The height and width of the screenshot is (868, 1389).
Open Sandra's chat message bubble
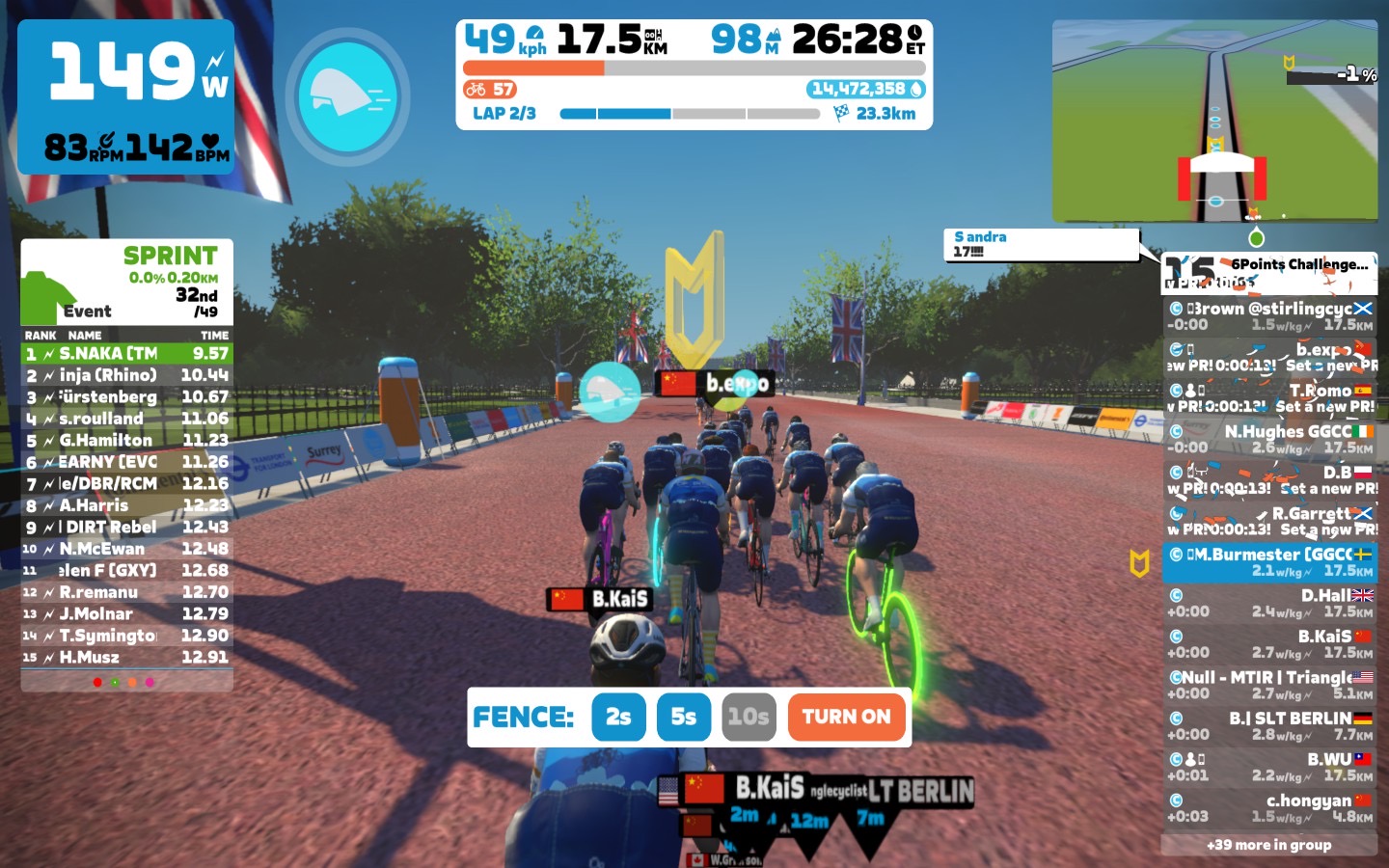(x=1042, y=244)
